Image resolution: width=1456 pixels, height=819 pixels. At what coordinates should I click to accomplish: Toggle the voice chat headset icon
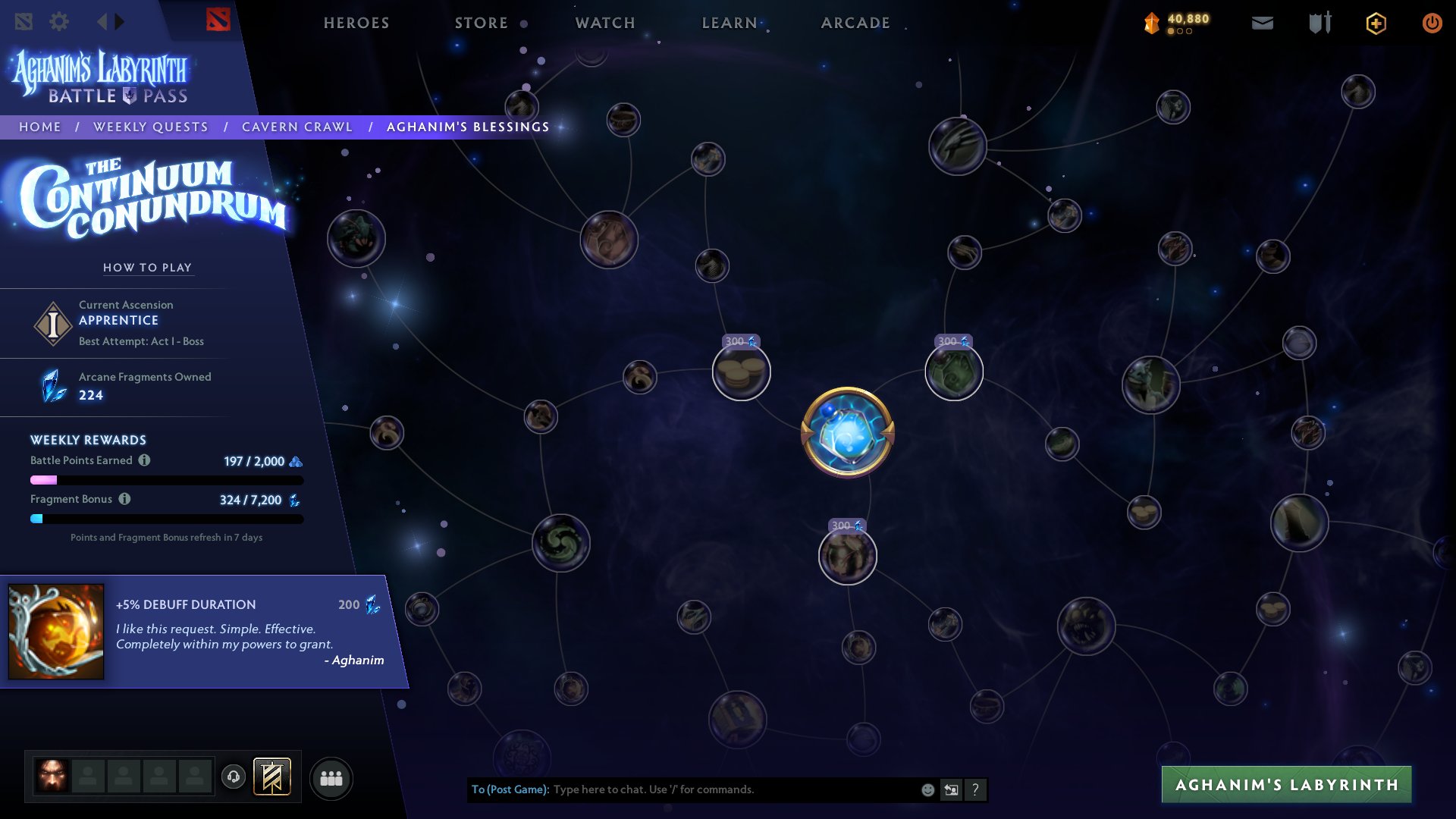pyautogui.click(x=234, y=777)
